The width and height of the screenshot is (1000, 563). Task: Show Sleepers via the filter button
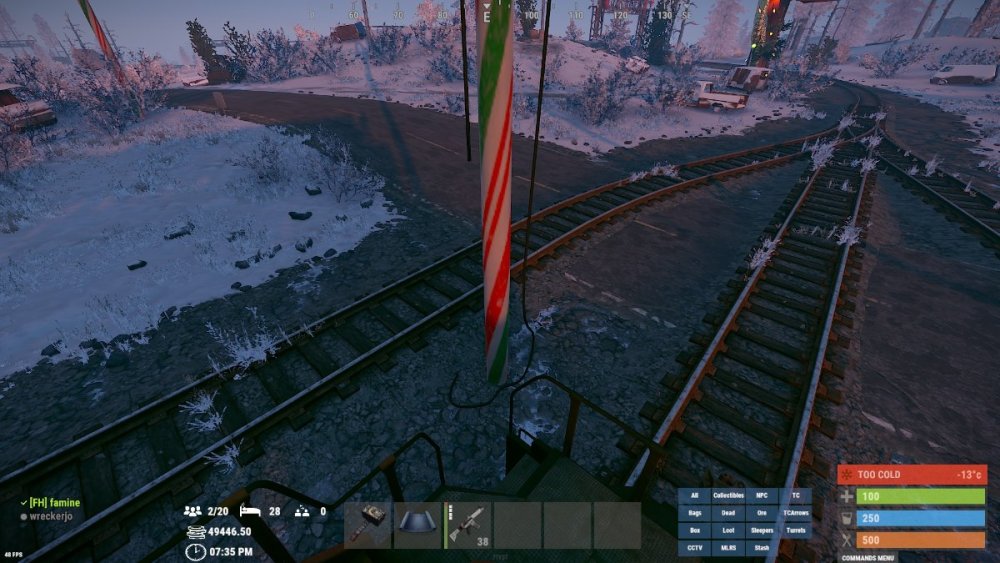(x=762, y=530)
